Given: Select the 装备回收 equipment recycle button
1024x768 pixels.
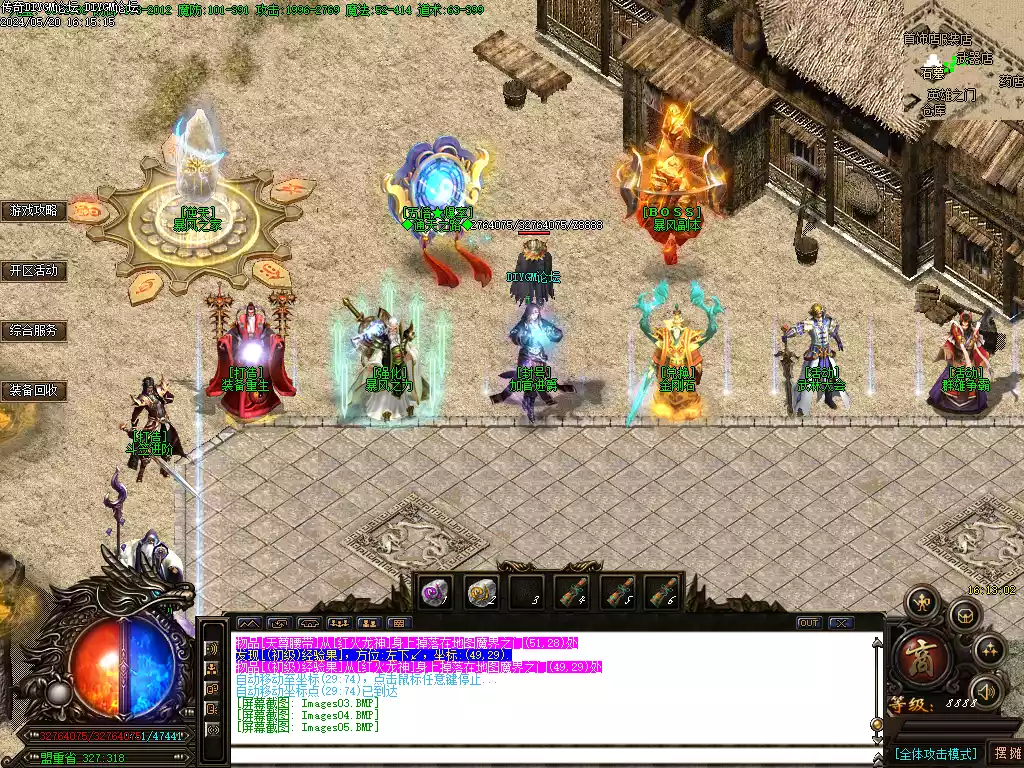Looking at the screenshot, I should click(x=34, y=391).
